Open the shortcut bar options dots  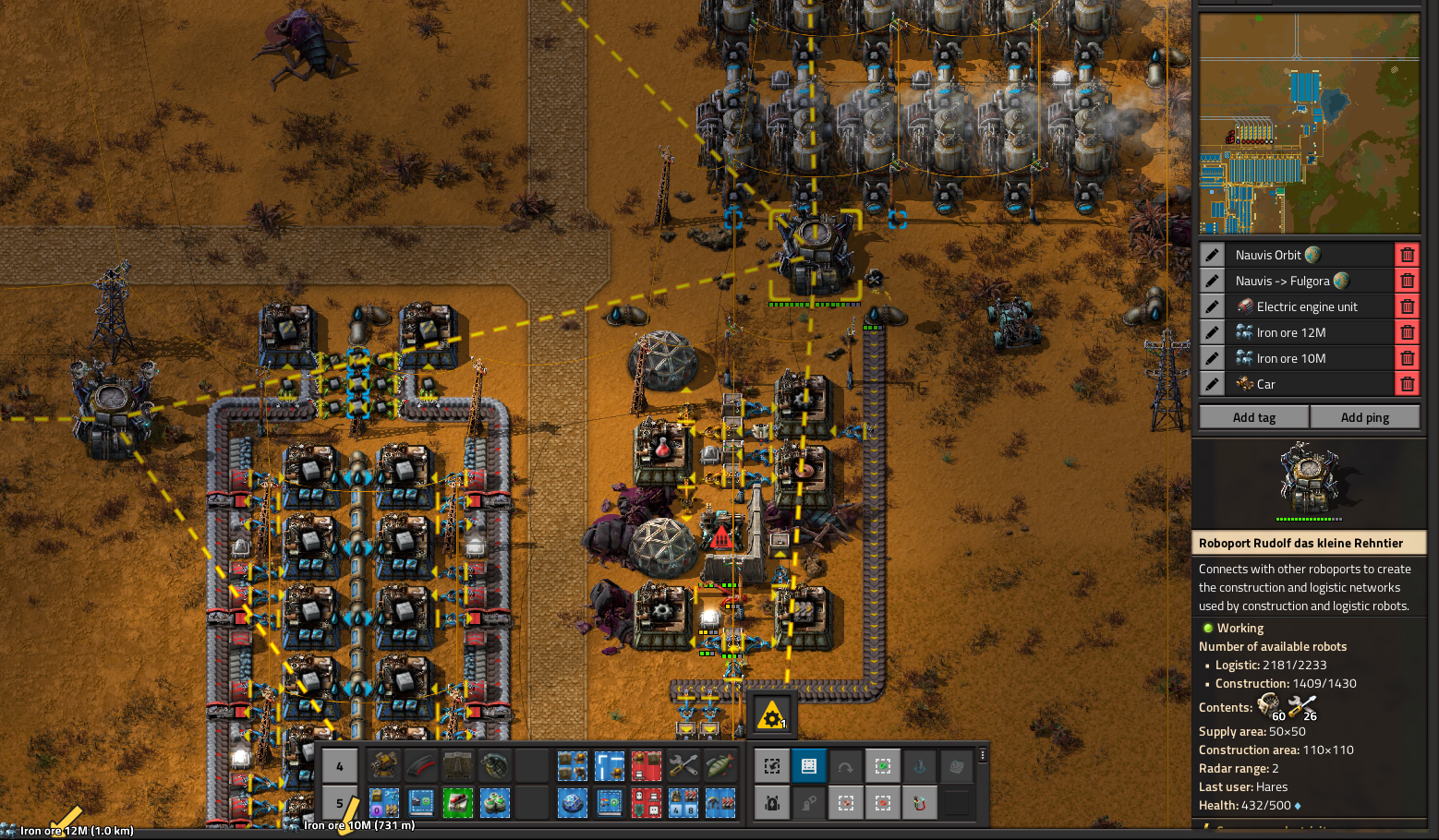click(983, 755)
